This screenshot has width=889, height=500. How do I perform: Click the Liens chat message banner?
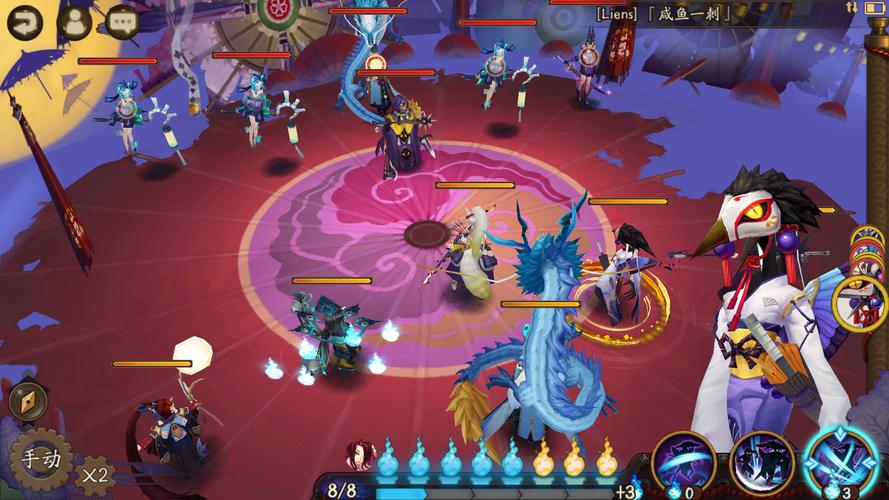point(664,14)
